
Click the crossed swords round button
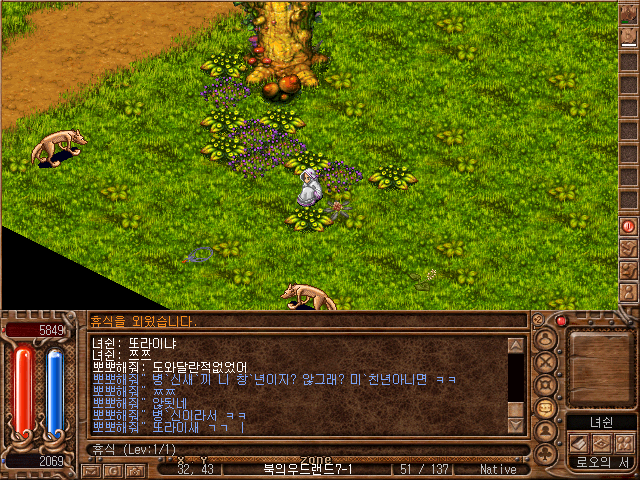(x=546, y=362)
